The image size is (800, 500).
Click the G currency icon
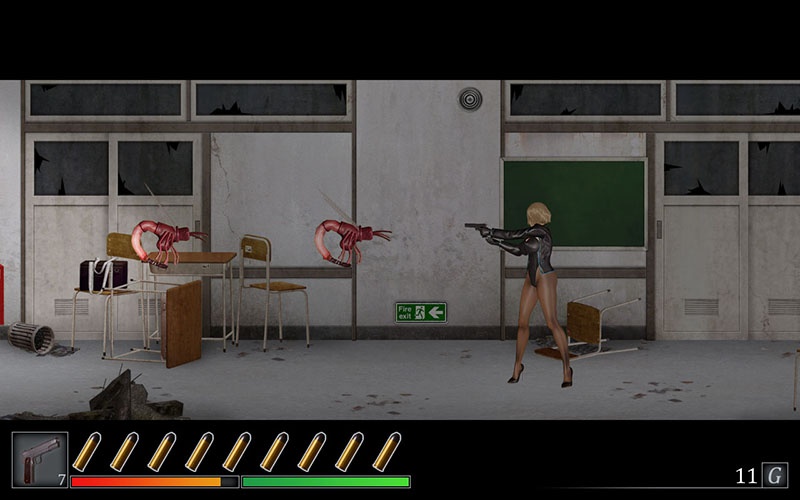coord(775,475)
